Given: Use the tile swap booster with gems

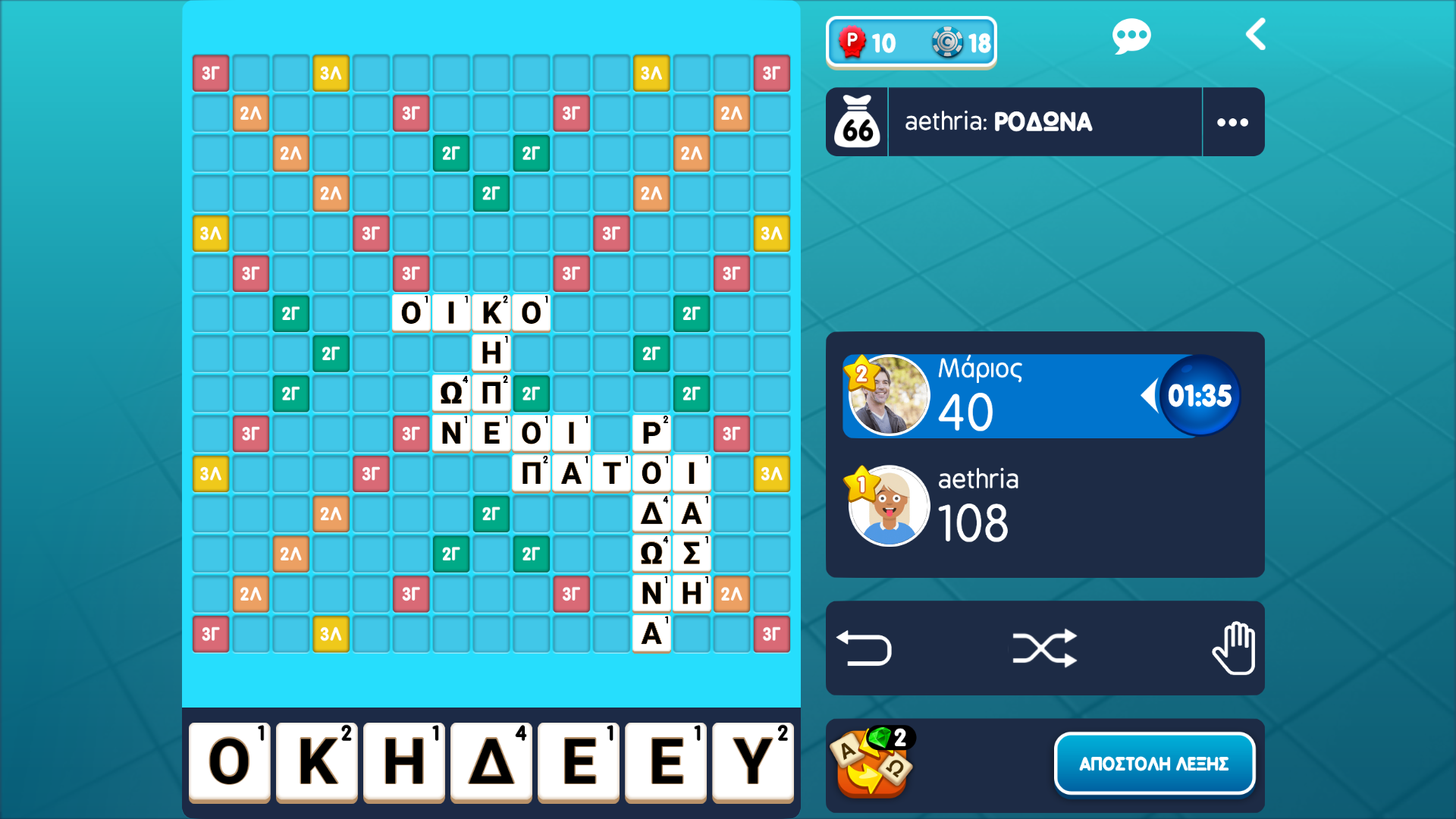Looking at the screenshot, I should pyautogui.click(x=872, y=764).
